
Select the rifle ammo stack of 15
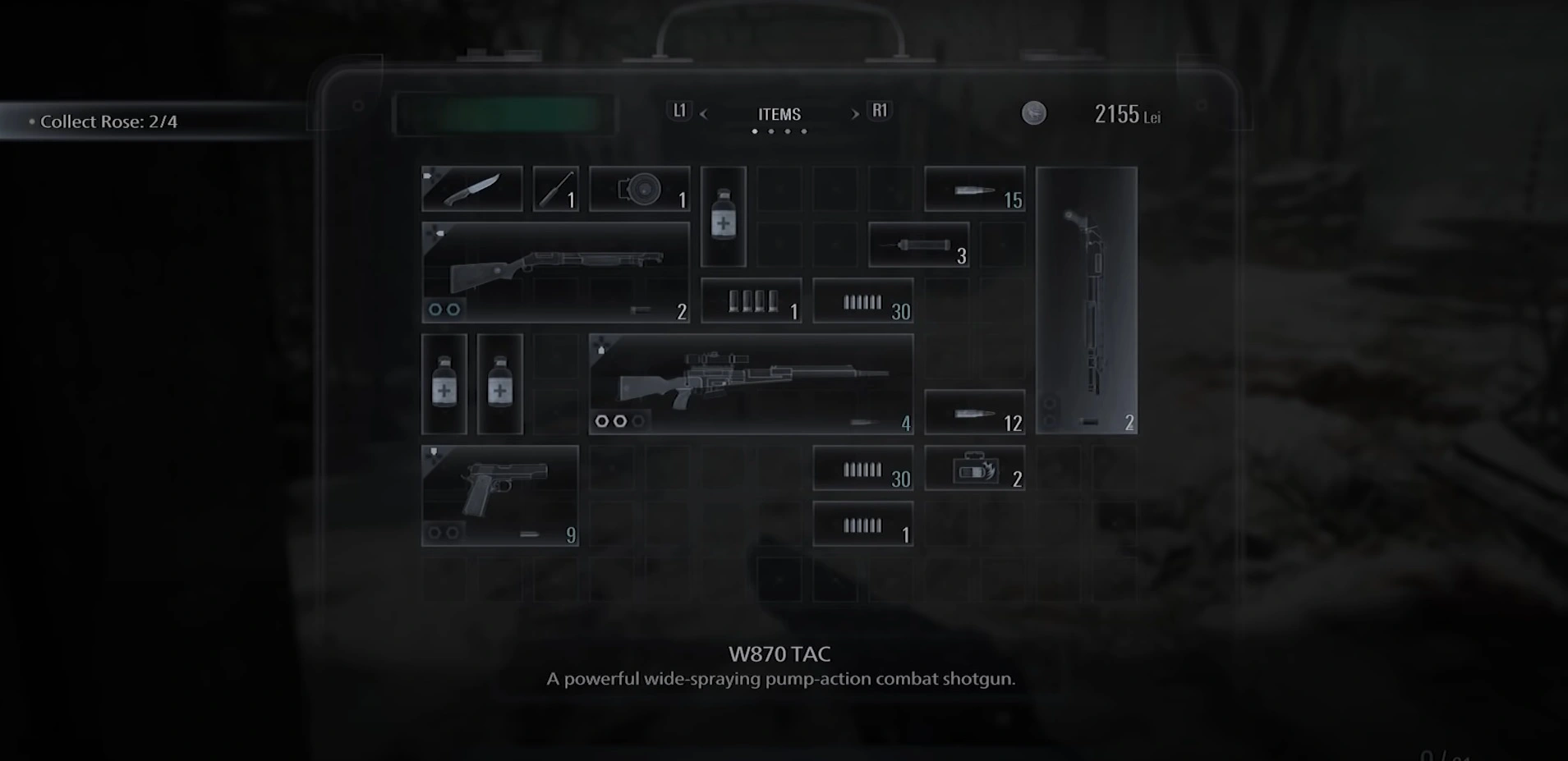pos(974,189)
